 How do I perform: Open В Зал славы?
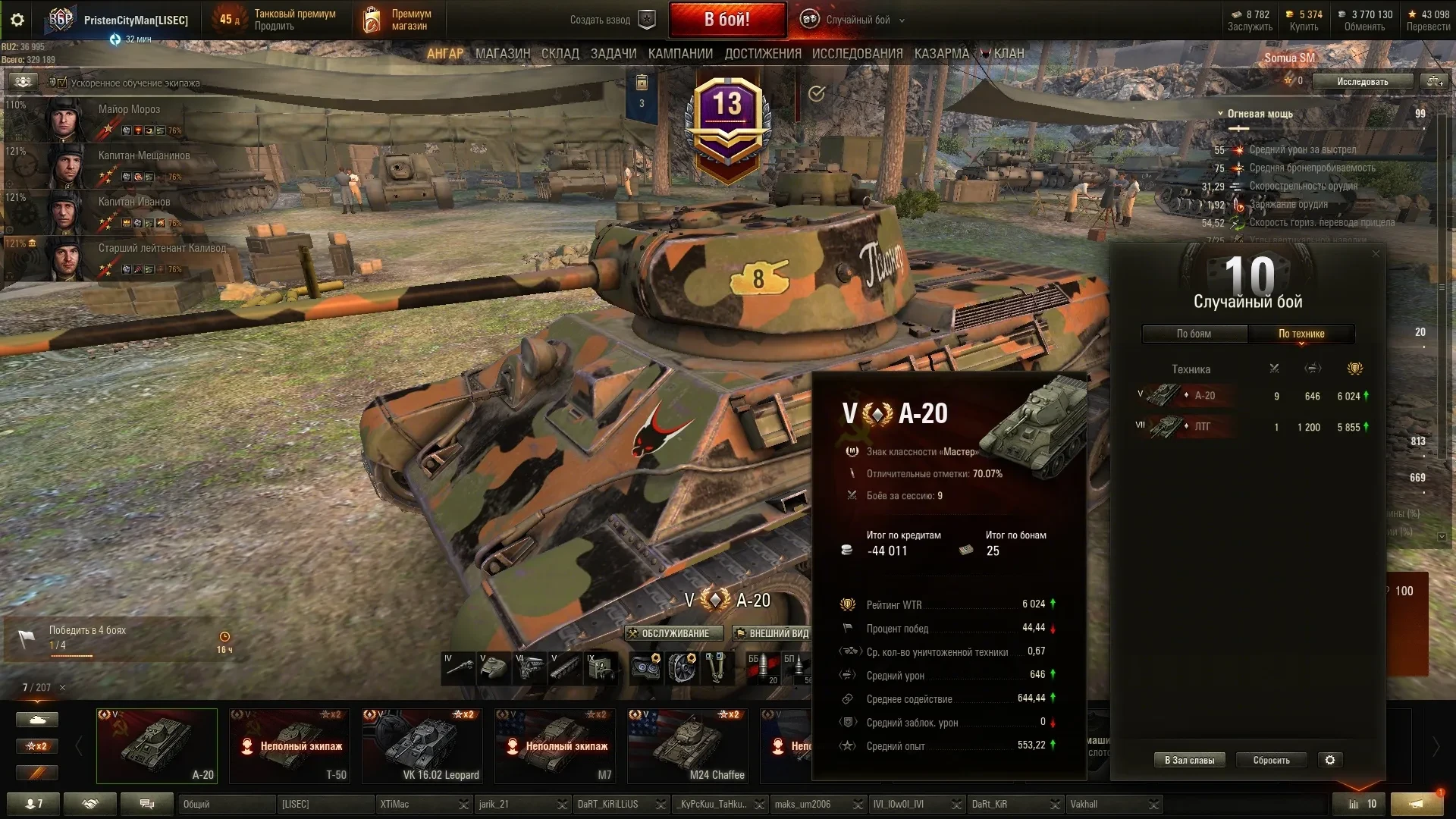pos(1189,761)
